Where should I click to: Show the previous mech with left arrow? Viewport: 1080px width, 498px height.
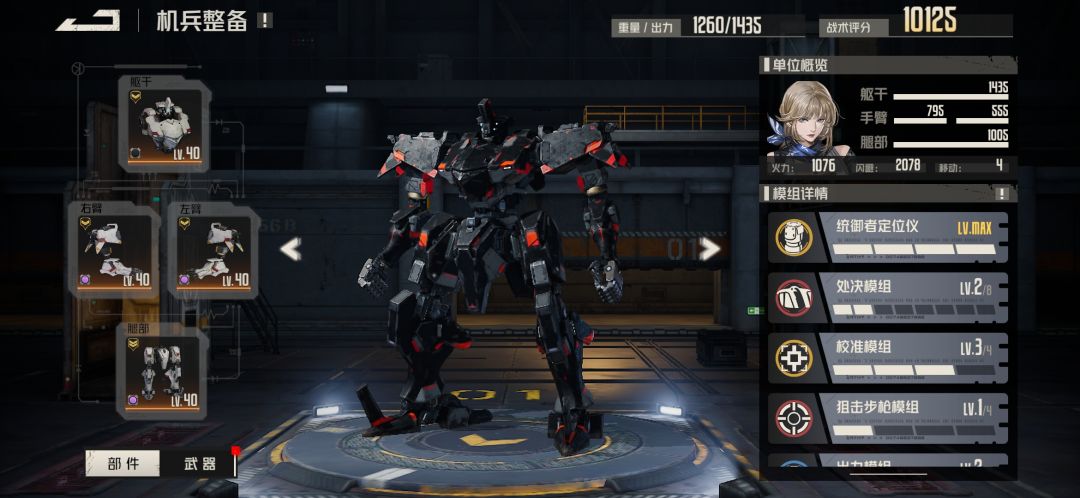290,249
